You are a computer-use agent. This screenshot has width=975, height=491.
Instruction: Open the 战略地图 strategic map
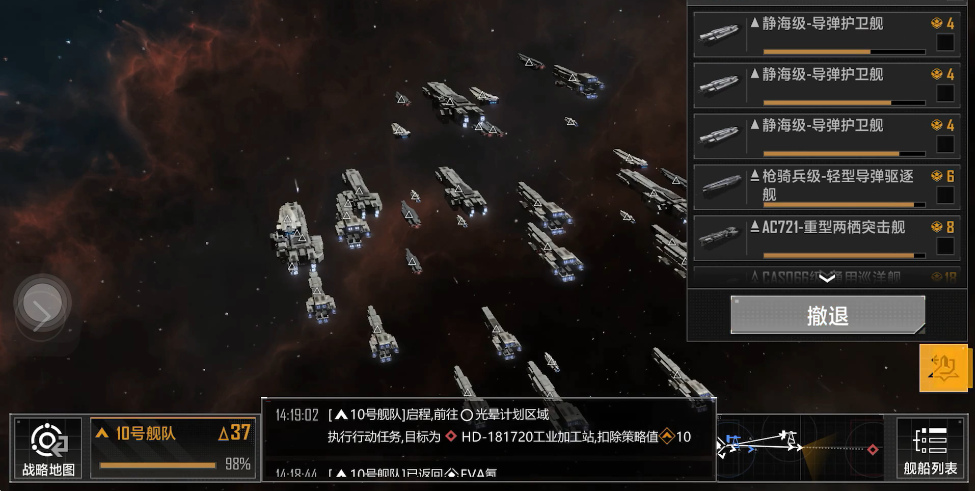[48, 447]
